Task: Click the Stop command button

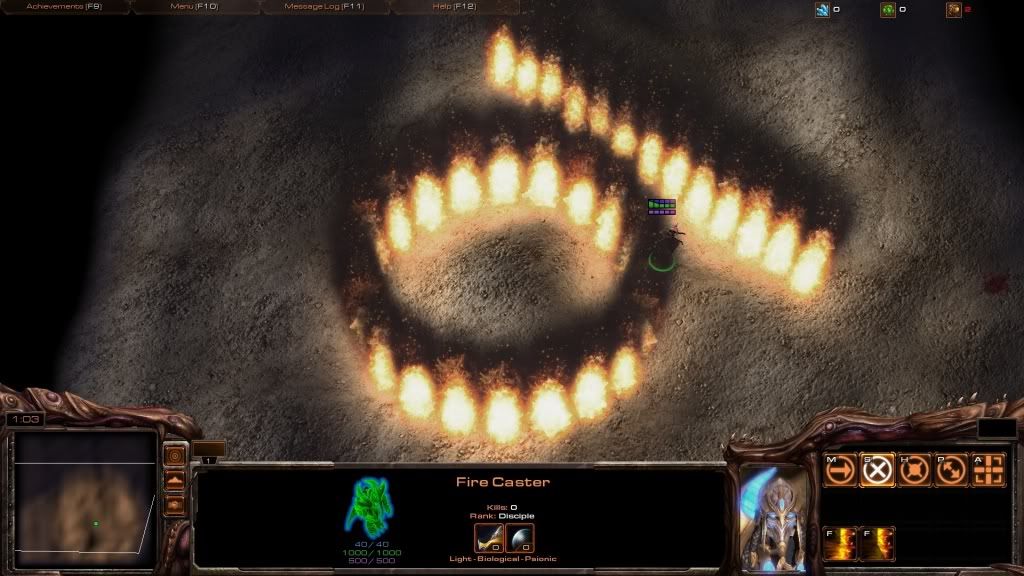Action: coord(877,469)
